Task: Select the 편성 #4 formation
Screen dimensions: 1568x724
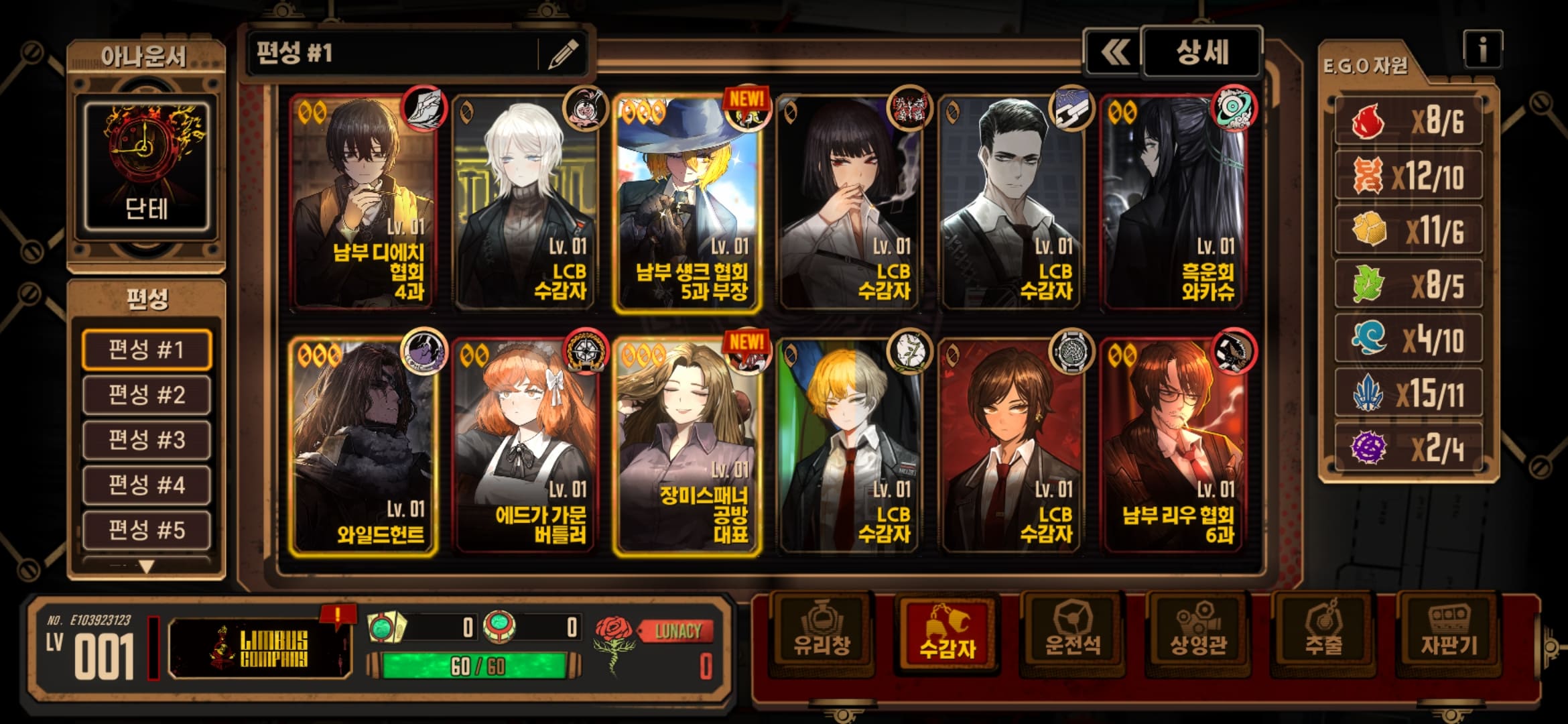Action: [147, 485]
